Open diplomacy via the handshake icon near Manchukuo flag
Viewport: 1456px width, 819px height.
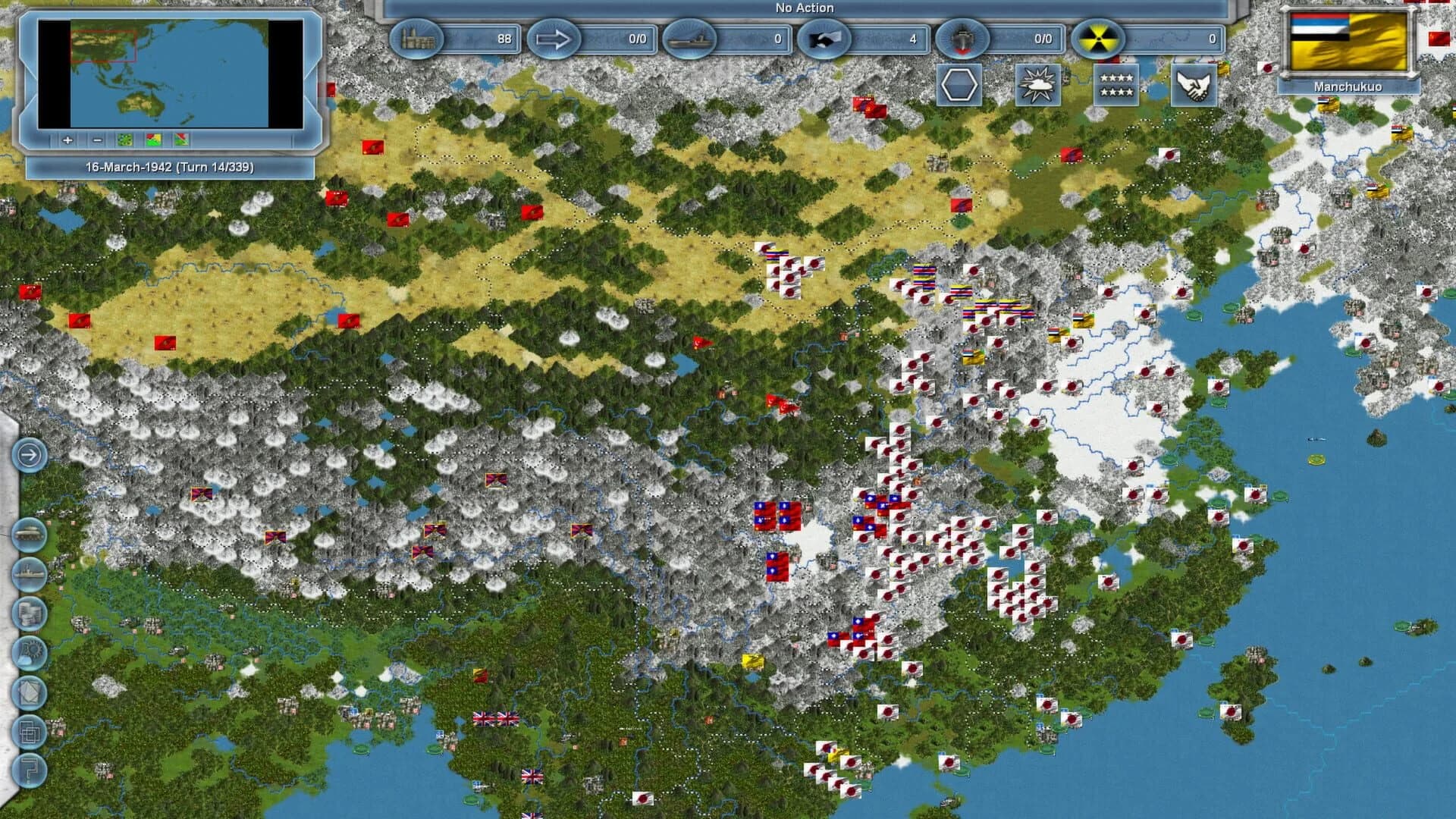(1194, 86)
